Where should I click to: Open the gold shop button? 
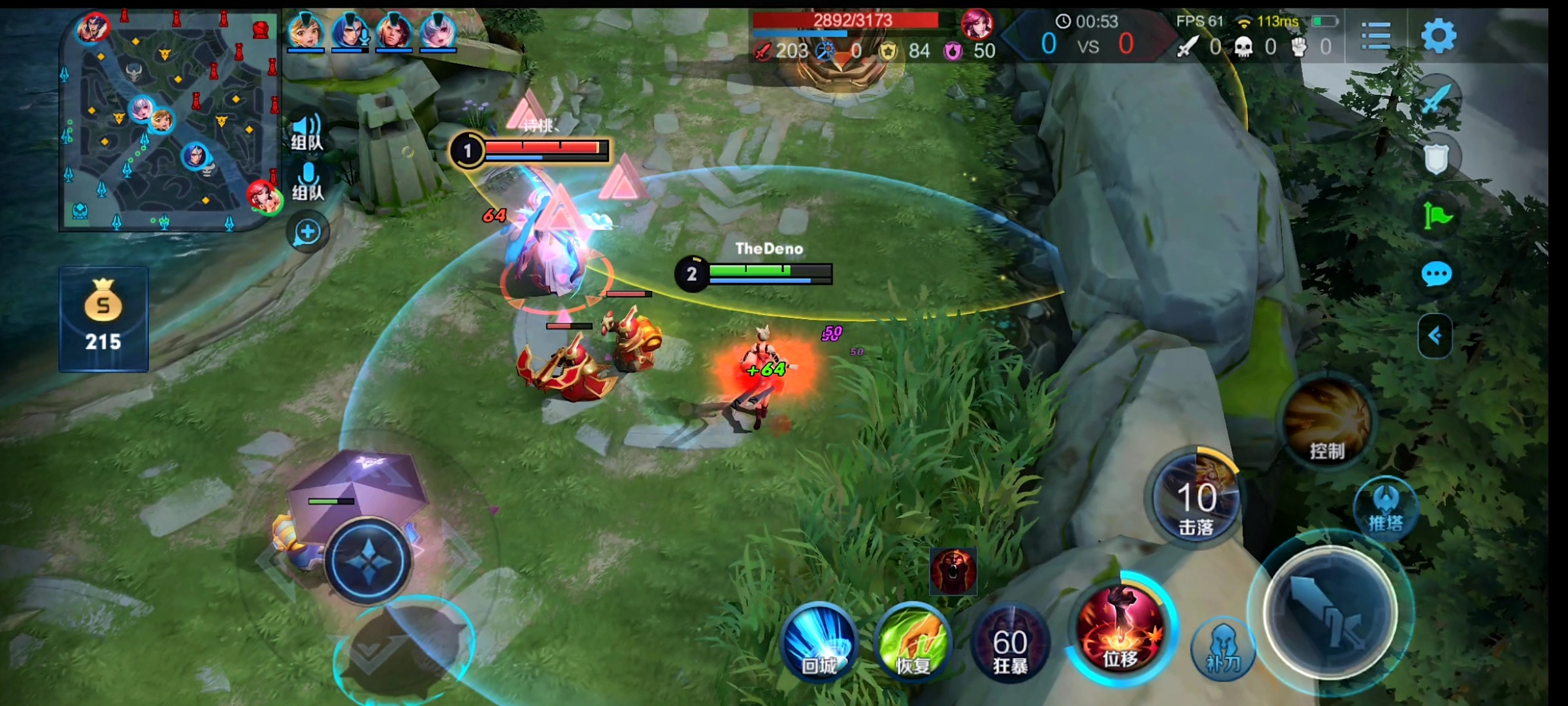103,319
